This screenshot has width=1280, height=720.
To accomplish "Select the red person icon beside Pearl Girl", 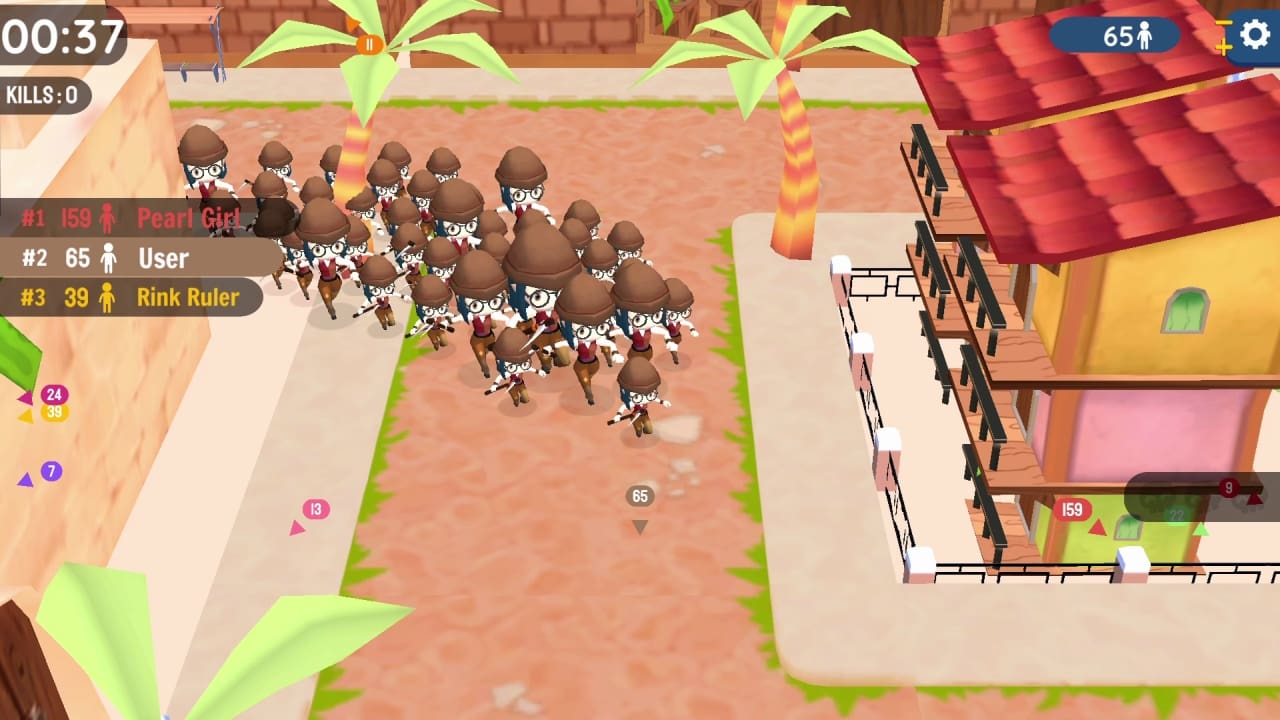I will [x=107, y=218].
